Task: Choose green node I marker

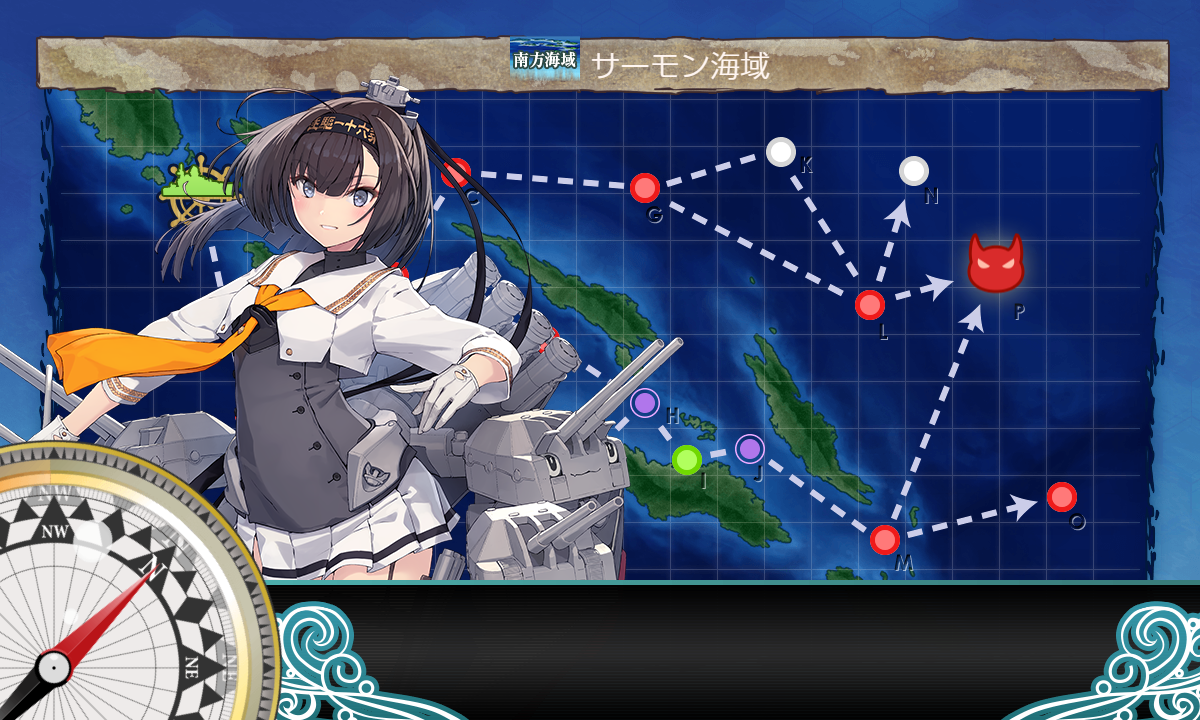Action: [686, 460]
